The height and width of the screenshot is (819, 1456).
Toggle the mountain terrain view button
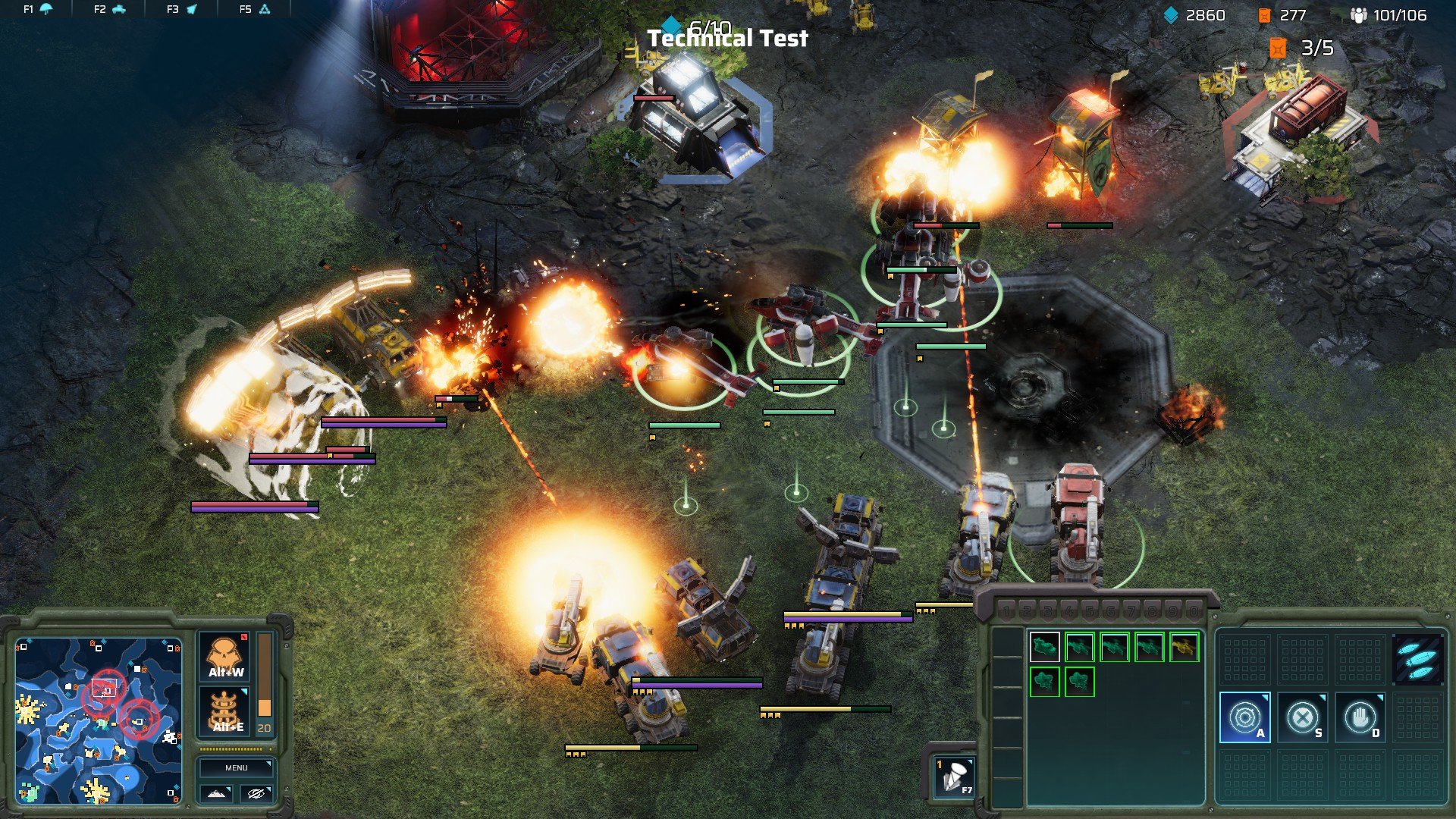(216, 793)
